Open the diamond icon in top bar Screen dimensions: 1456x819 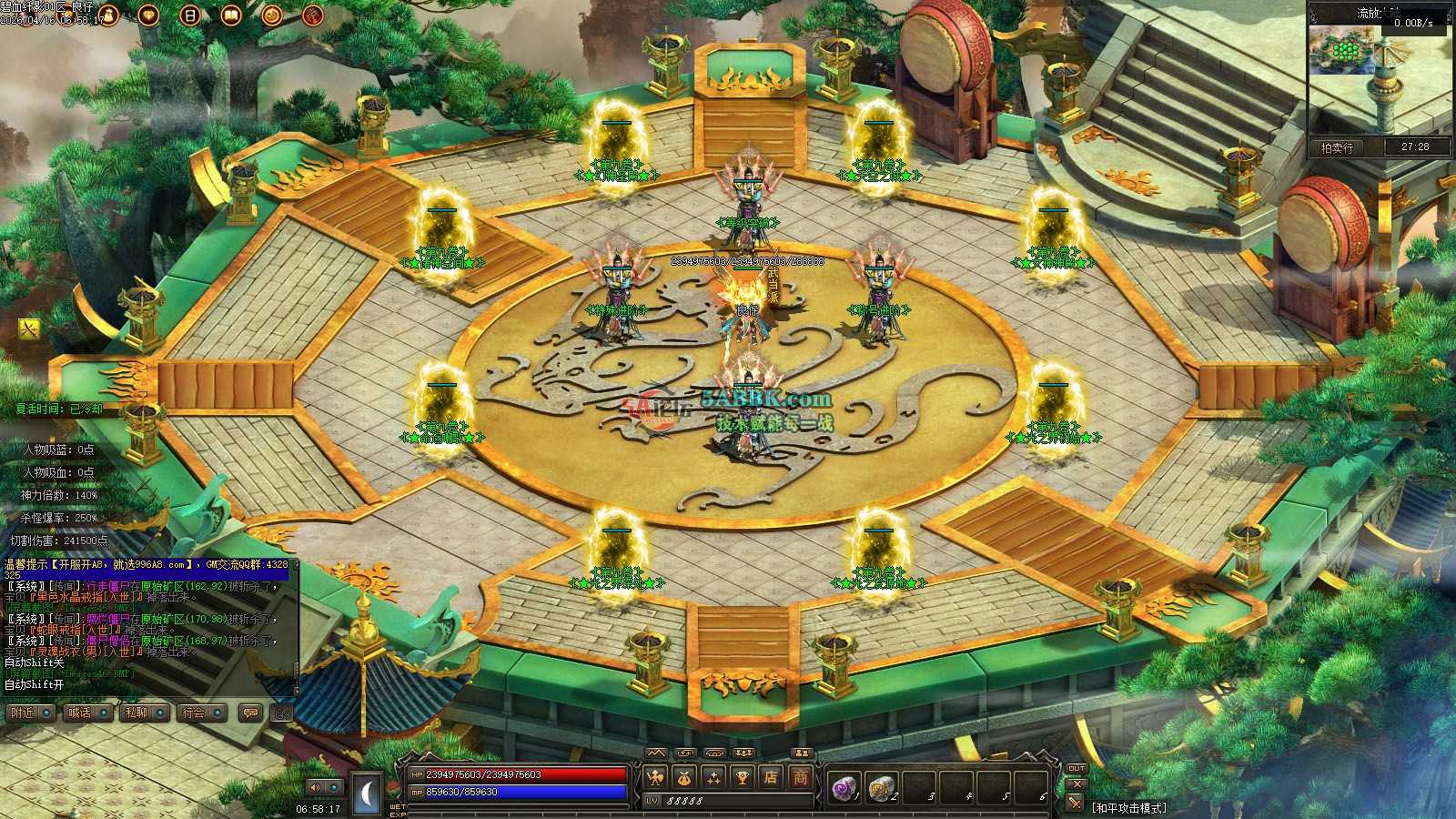[x=148, y=15]
